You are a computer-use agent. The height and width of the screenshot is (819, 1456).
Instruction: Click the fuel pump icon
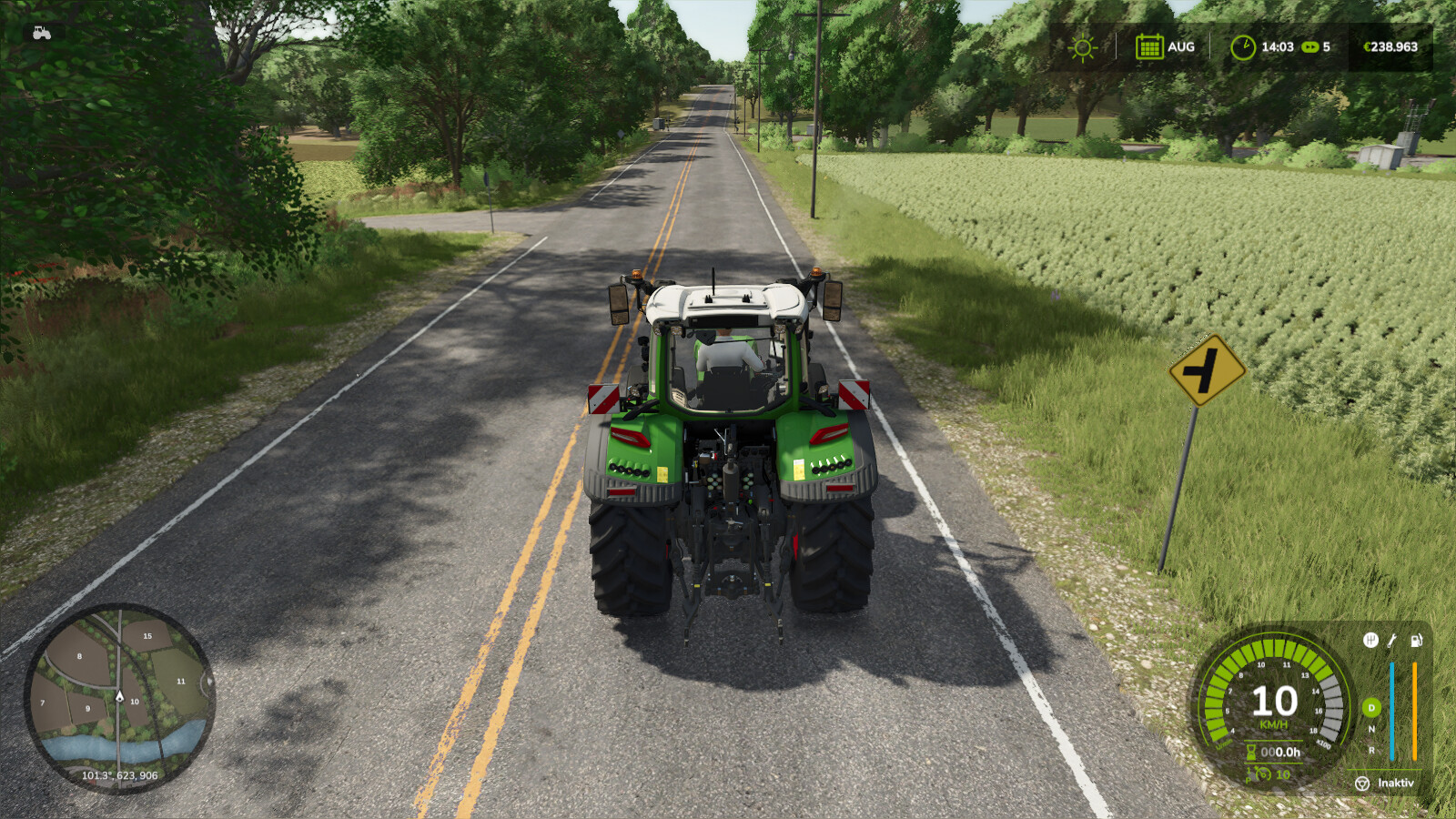1416,641
